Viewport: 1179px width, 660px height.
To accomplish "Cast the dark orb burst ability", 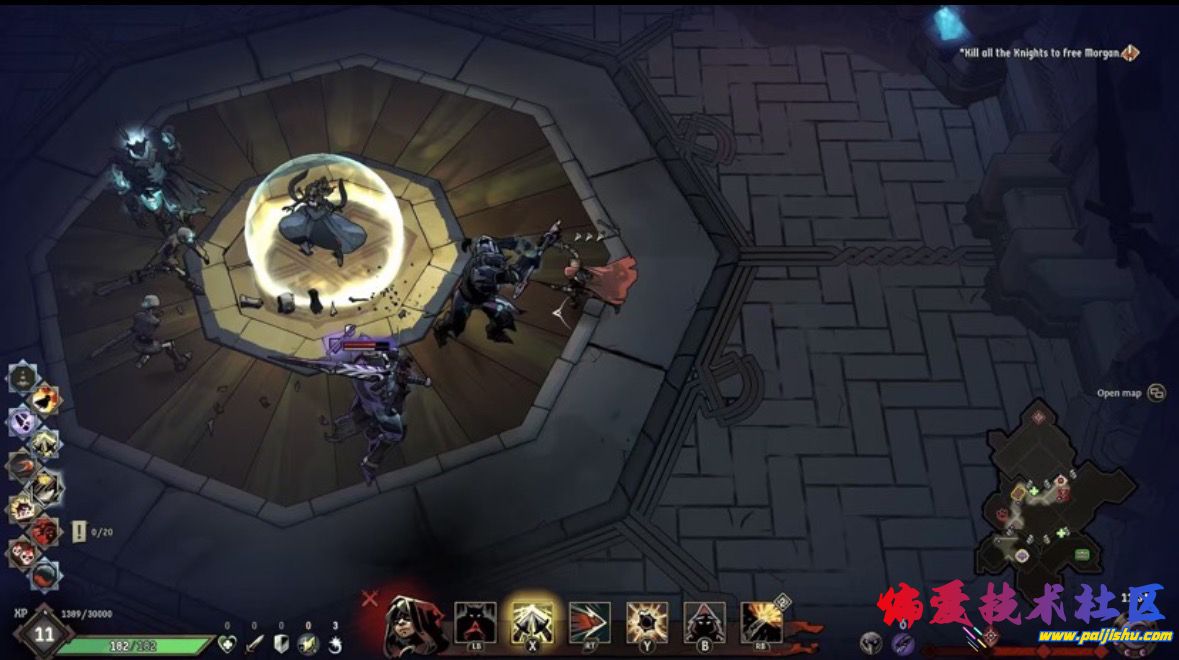I will (x=646, y=622).
